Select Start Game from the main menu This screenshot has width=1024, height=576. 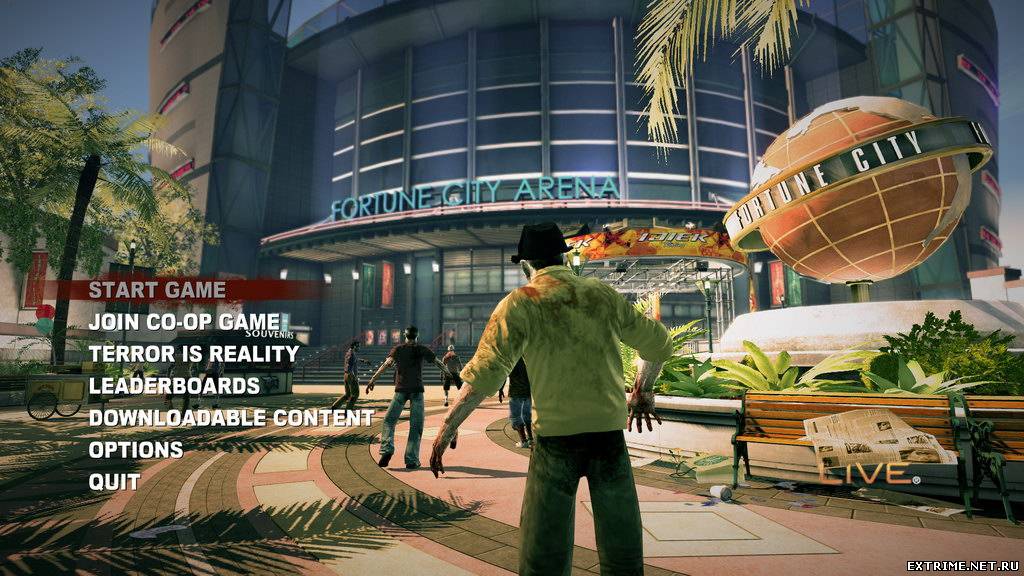tap(157, 290)
